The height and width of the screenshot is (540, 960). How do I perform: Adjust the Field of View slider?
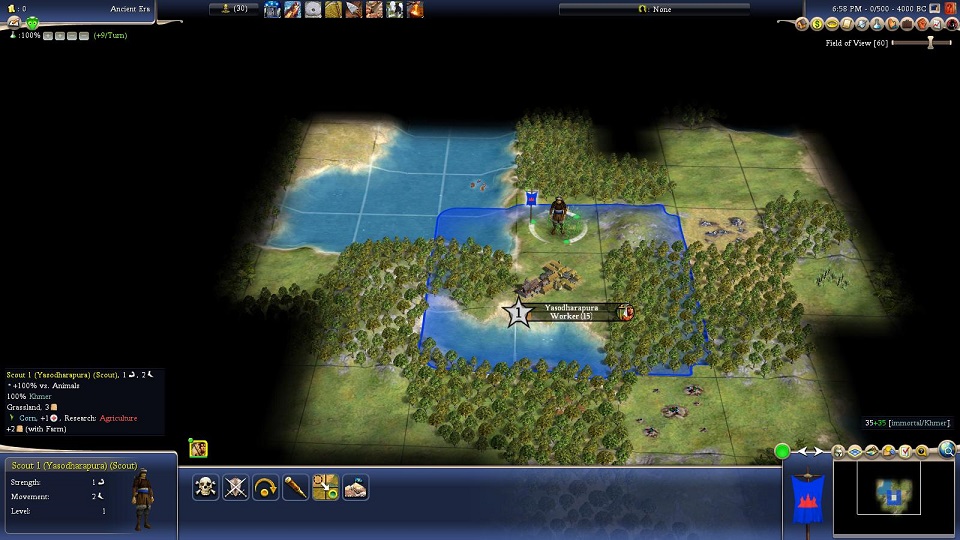coord(930,43)
